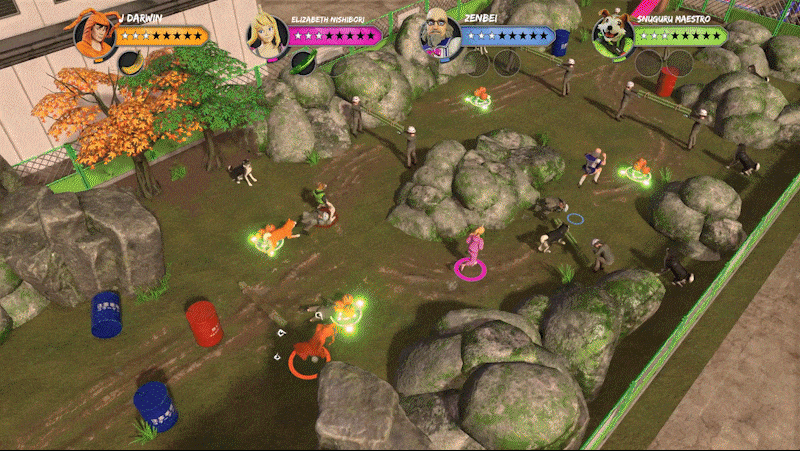Image resolution: width=800 pixels, height=451 pixels.
Task: Select Snuguru Maestro's dog portrait
Action: pyautogui.click(x=613, y=35)
